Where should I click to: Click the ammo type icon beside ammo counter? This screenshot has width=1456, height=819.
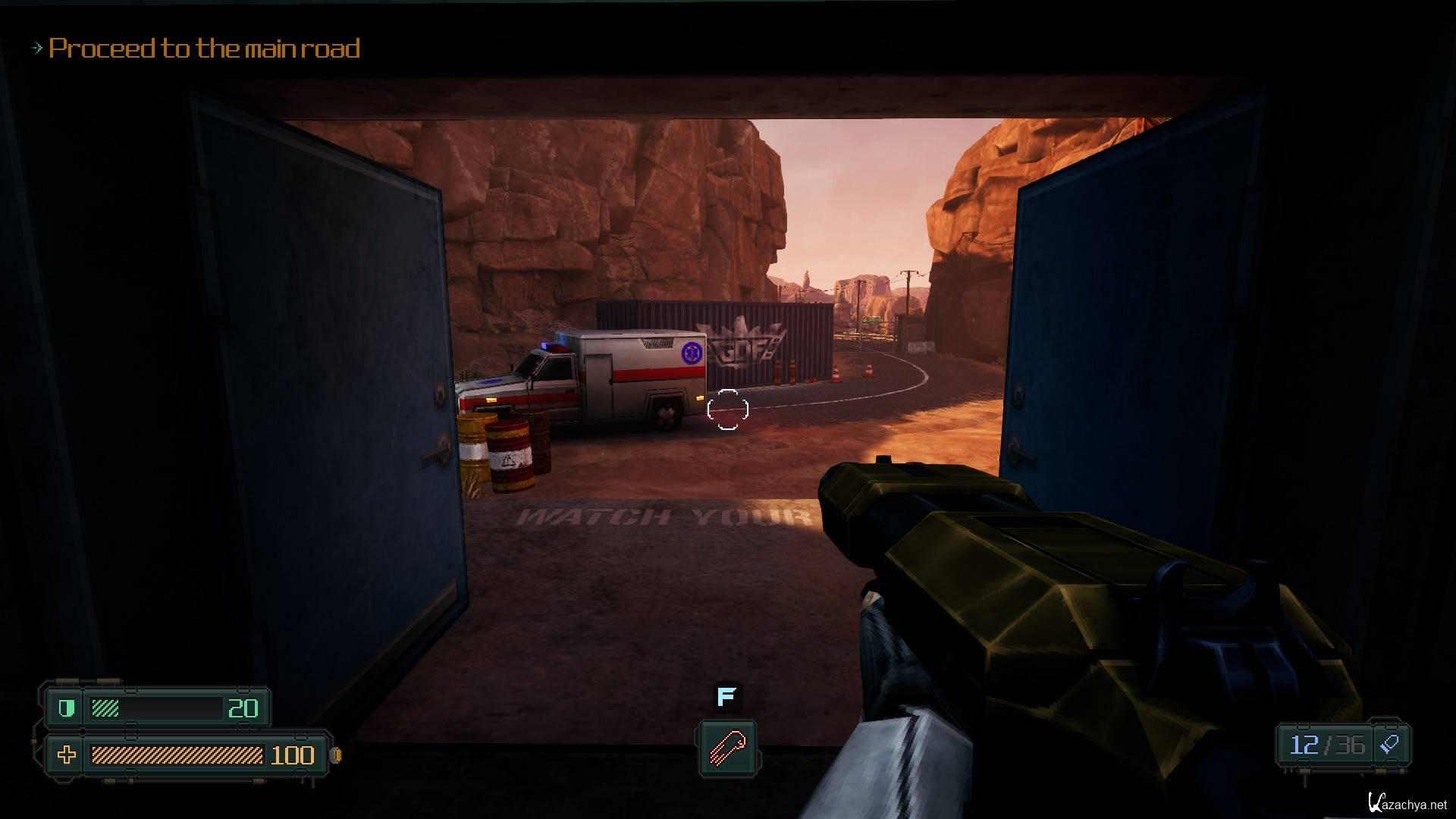coord(1390,745)
